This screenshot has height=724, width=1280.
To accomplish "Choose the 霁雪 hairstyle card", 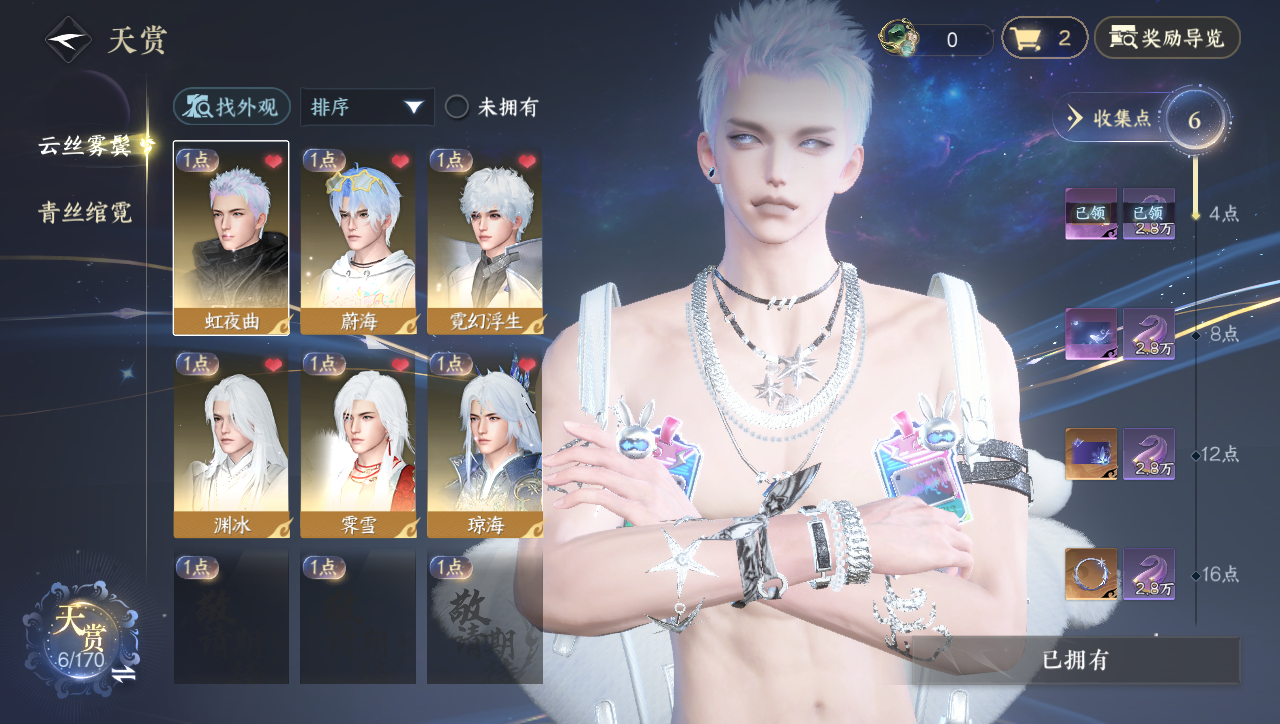I will pyautogui.click(x=358, y=444).
